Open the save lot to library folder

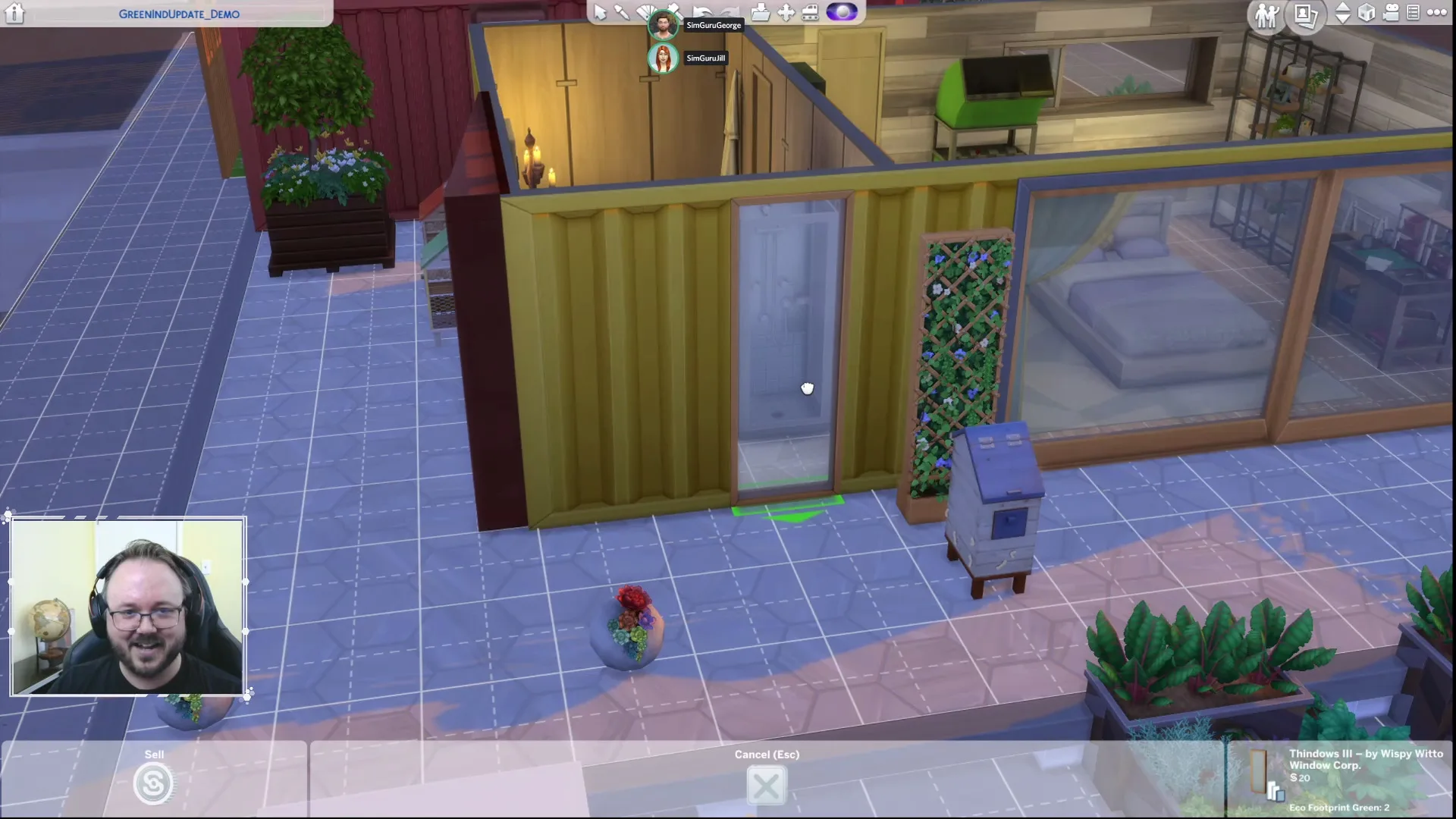coord(760,12)
